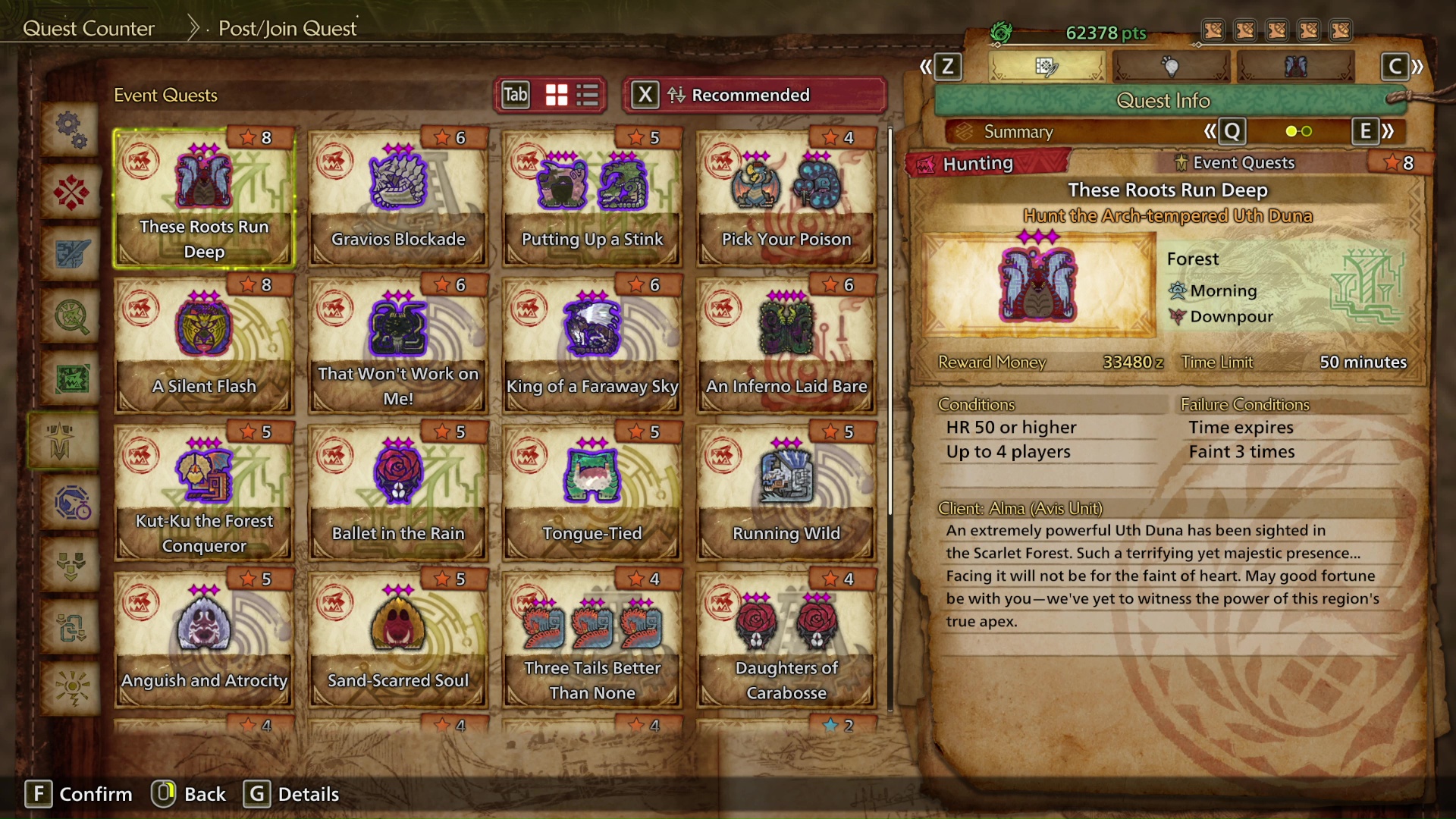
Task: Open the Putting Up a Stink quest
Action: pyautogui.click(x=591, y=199)
